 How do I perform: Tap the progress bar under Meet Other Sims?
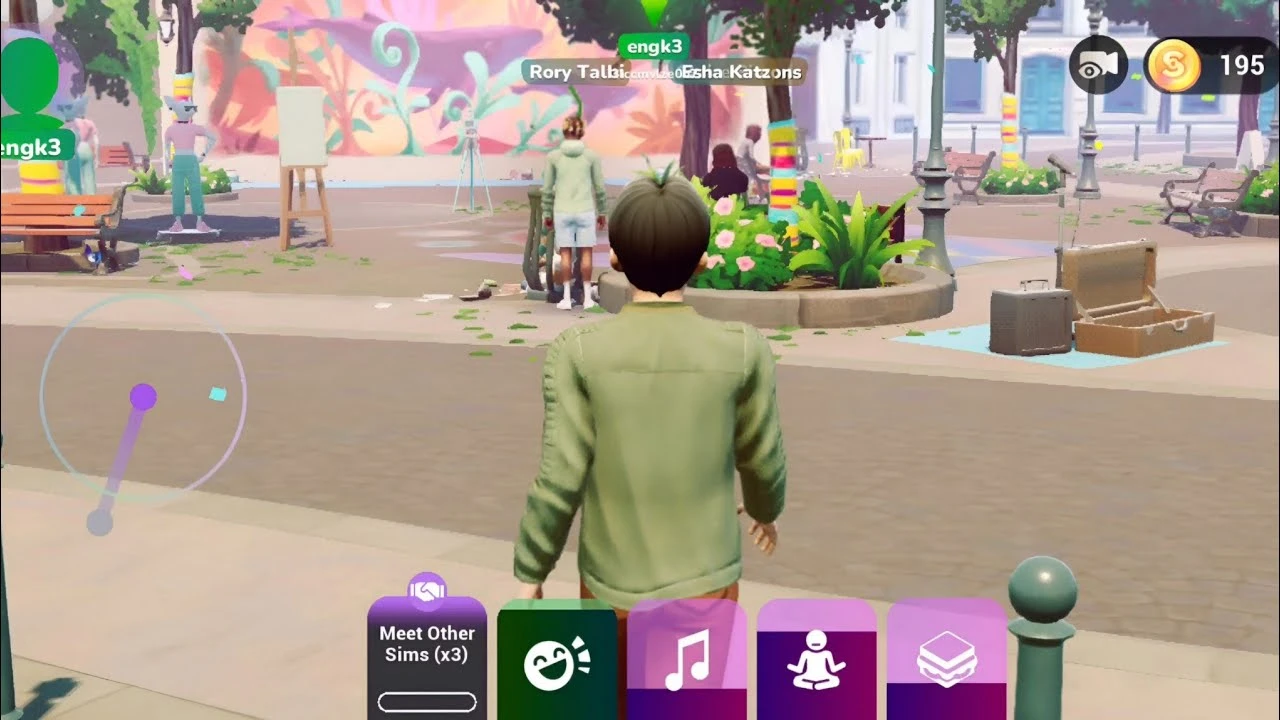tap(428, 702)
